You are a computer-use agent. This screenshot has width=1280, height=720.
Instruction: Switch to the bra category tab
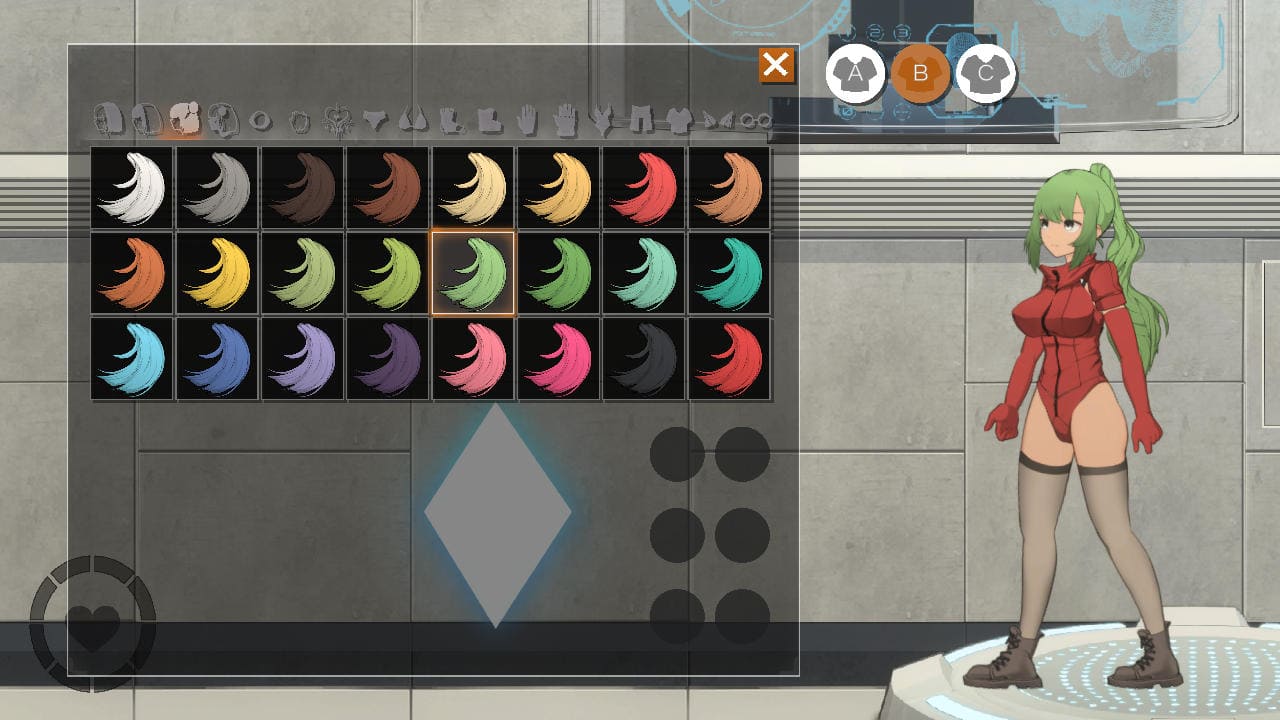[412, 121]
